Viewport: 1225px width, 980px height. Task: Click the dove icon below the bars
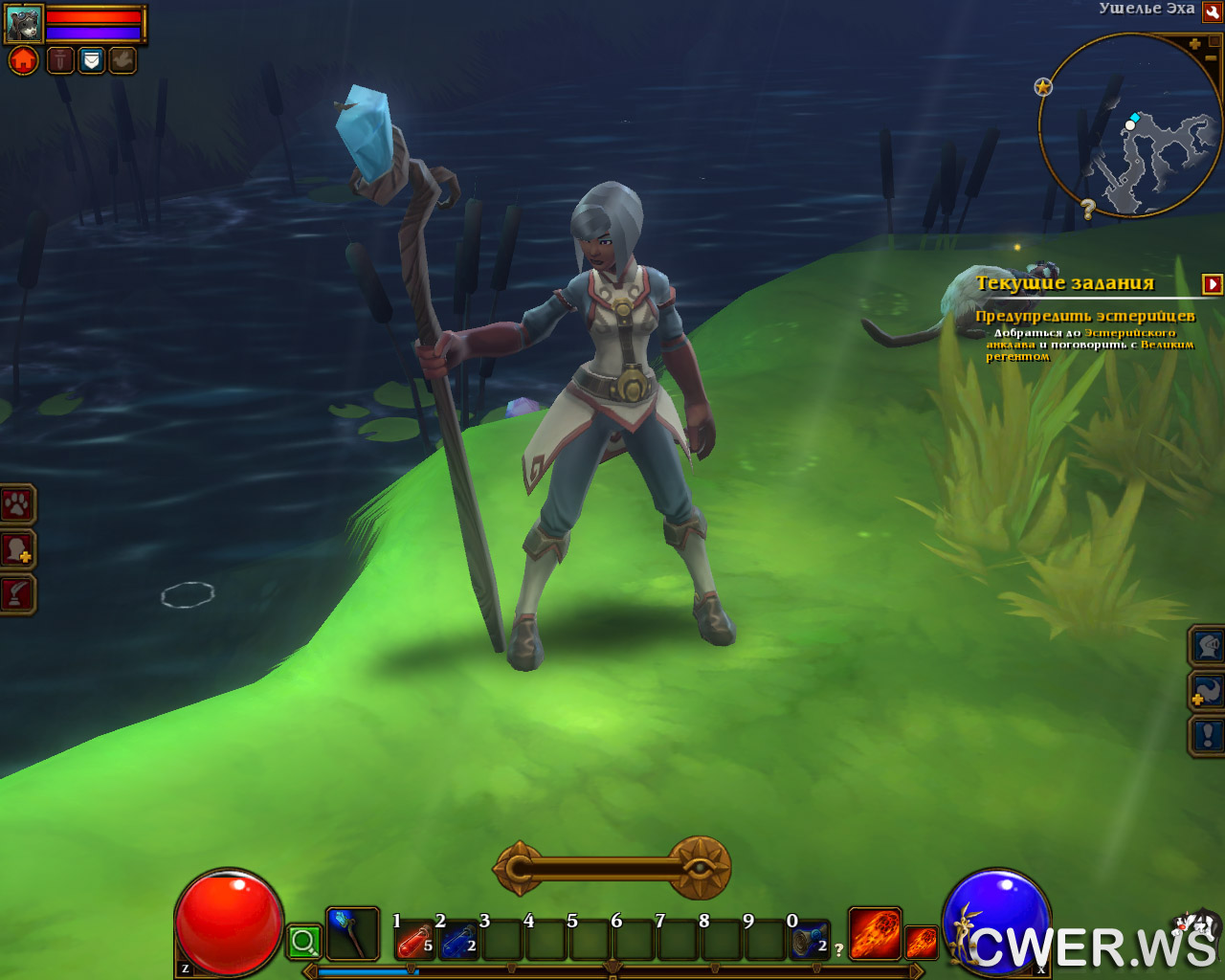click(122, 61)
